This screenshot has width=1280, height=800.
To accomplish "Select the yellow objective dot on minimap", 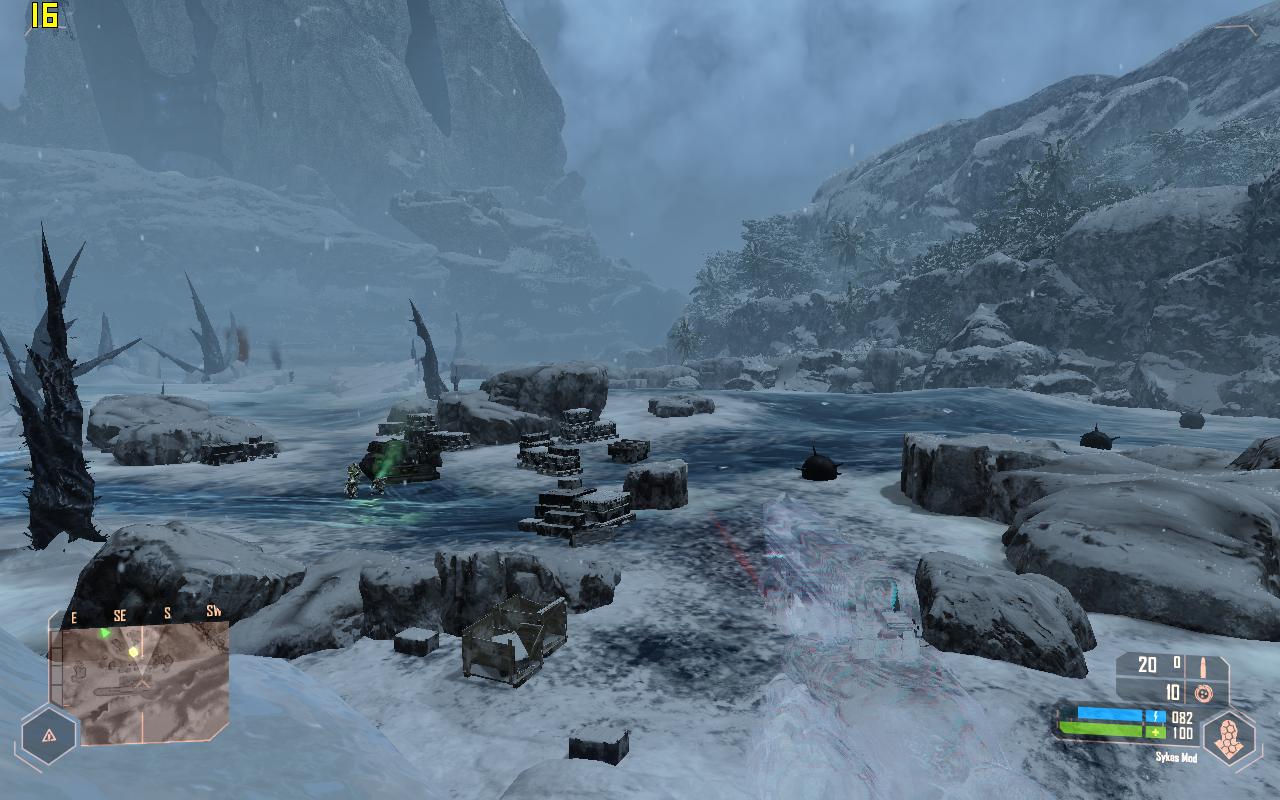I will tap(133, 652).
